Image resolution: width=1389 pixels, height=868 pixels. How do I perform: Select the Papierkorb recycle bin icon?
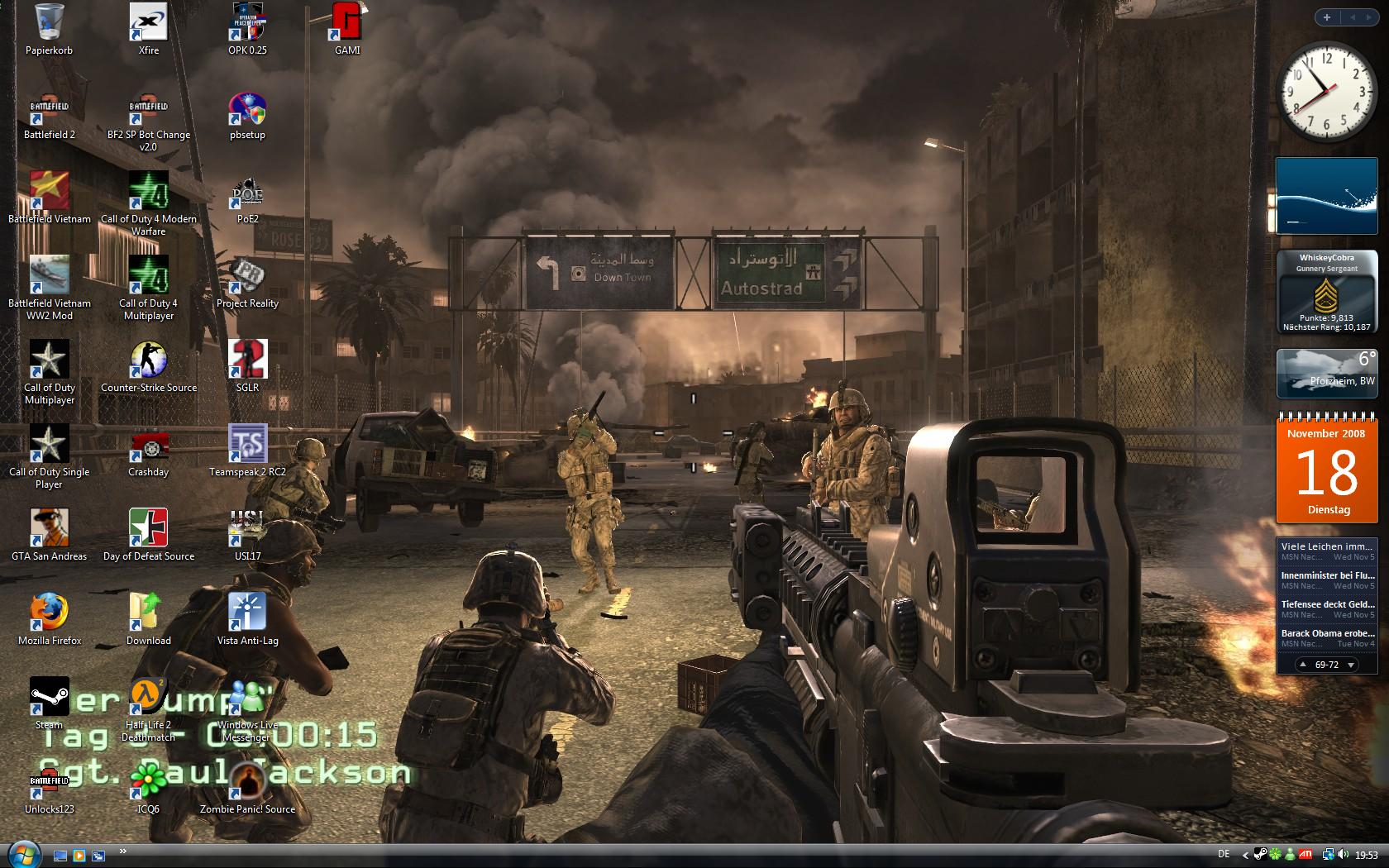click(x=49, y=23)
